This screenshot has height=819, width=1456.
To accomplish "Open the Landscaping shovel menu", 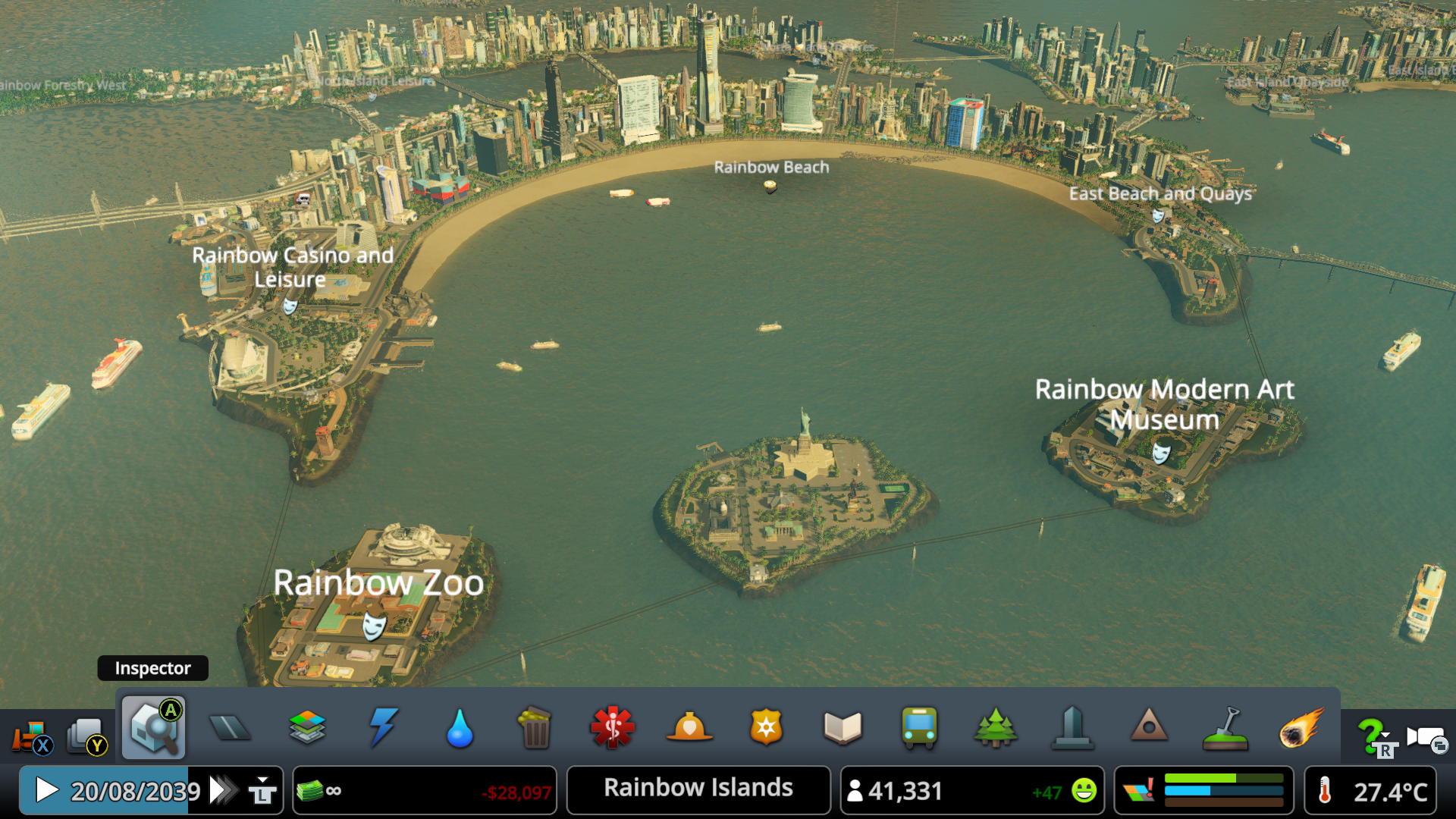I will [1225, 726].
